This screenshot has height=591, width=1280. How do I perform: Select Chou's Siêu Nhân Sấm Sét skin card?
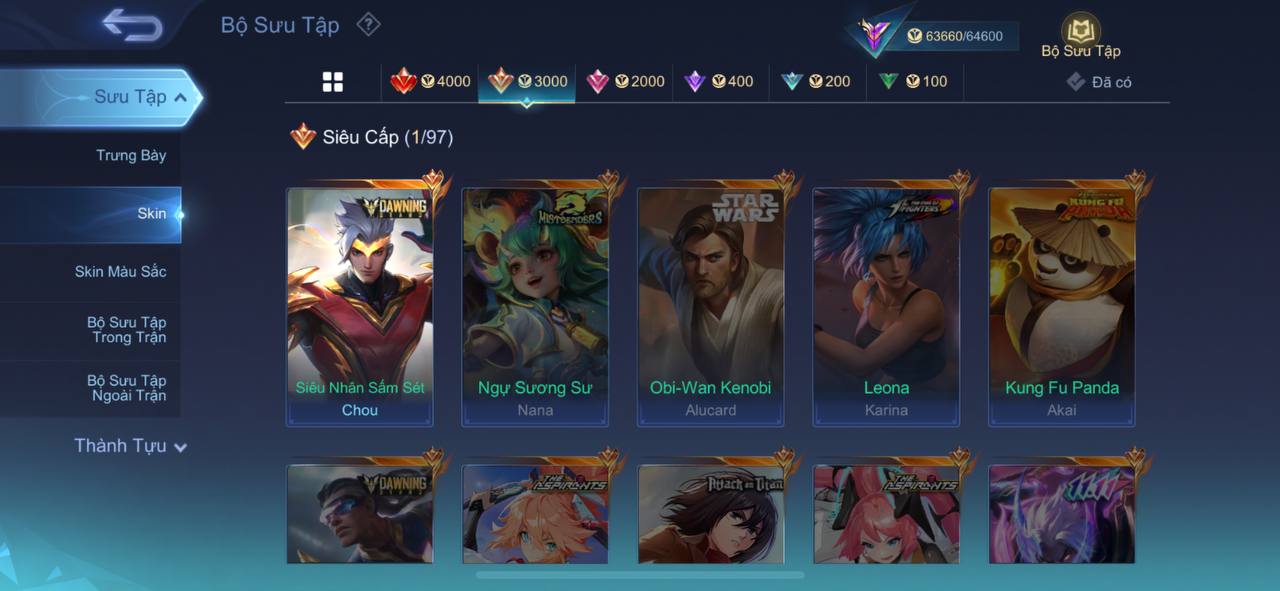click(360, 307)
